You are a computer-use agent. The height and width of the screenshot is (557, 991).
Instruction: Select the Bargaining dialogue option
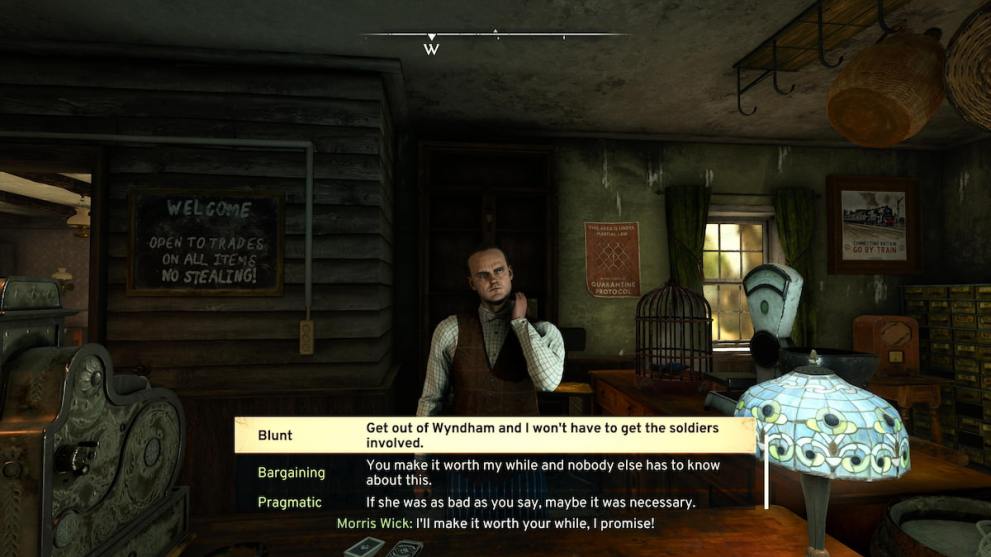494,471
